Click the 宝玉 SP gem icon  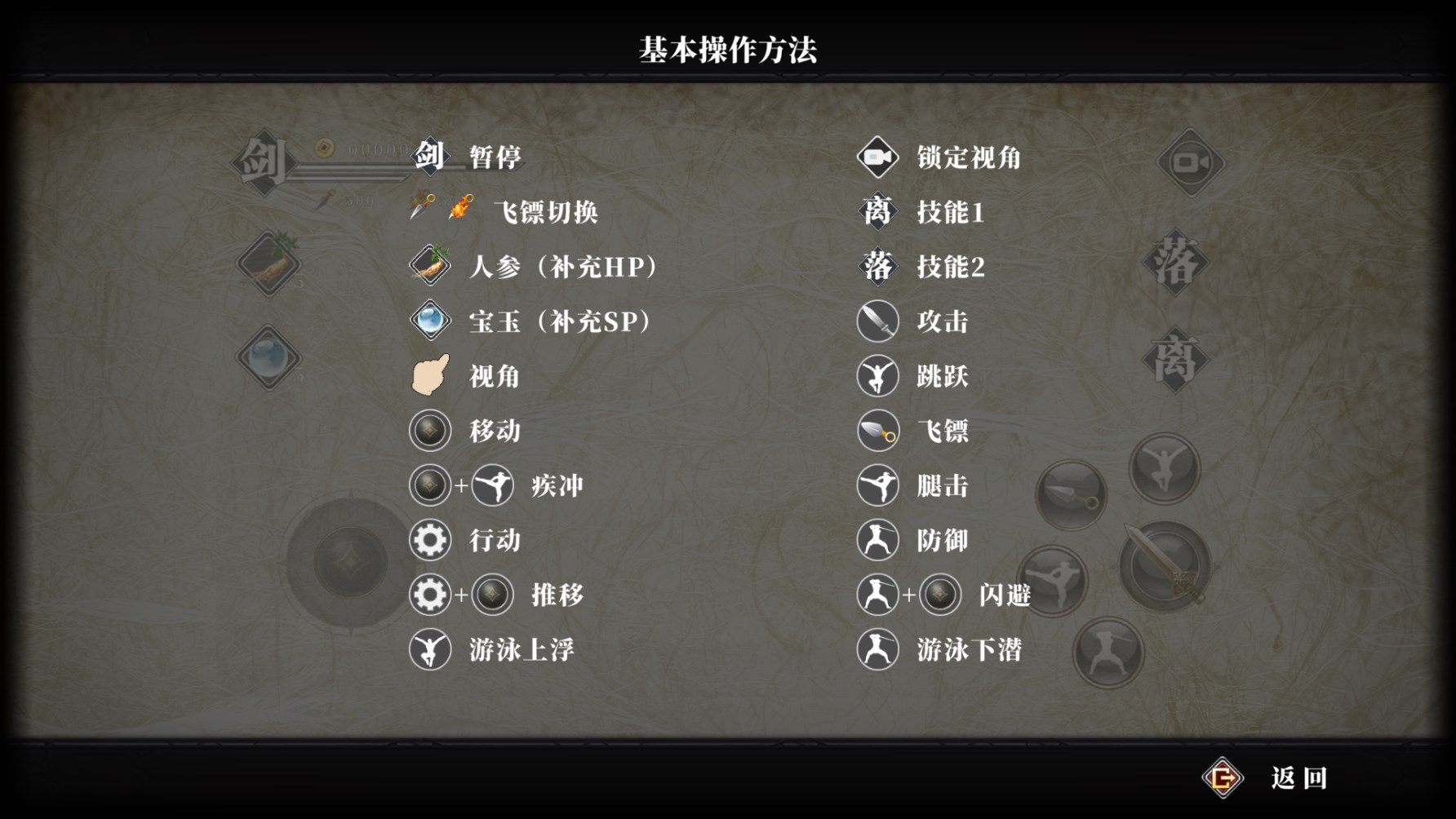pos(429,321)
